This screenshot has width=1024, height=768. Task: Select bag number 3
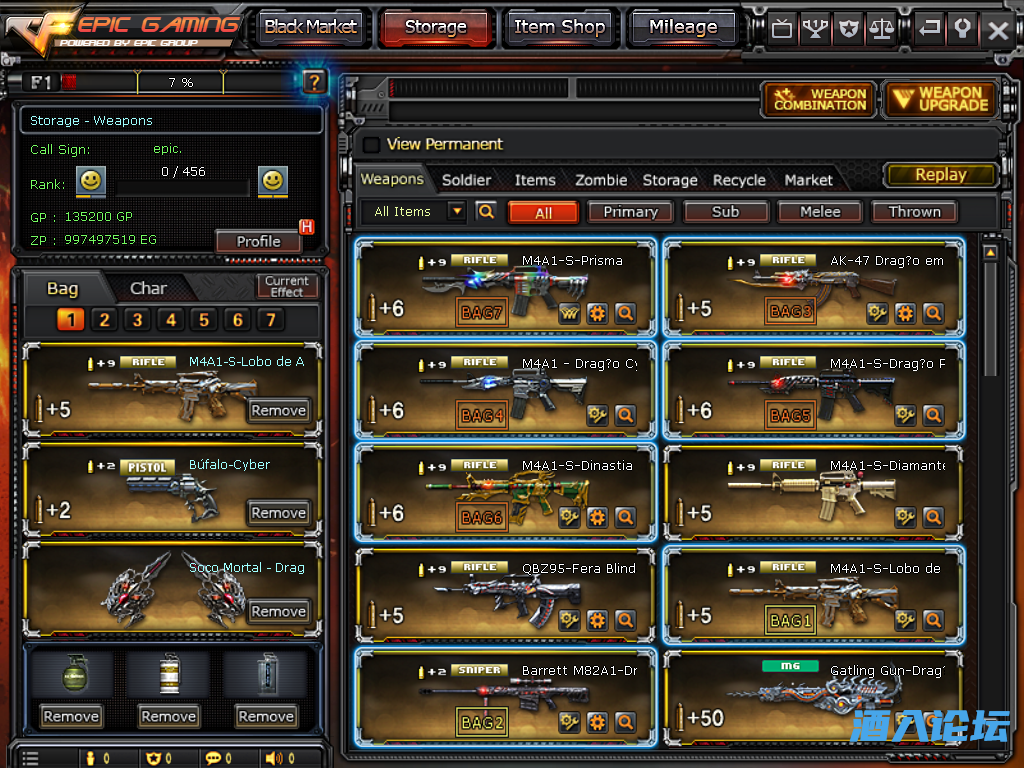pos(137,320)
